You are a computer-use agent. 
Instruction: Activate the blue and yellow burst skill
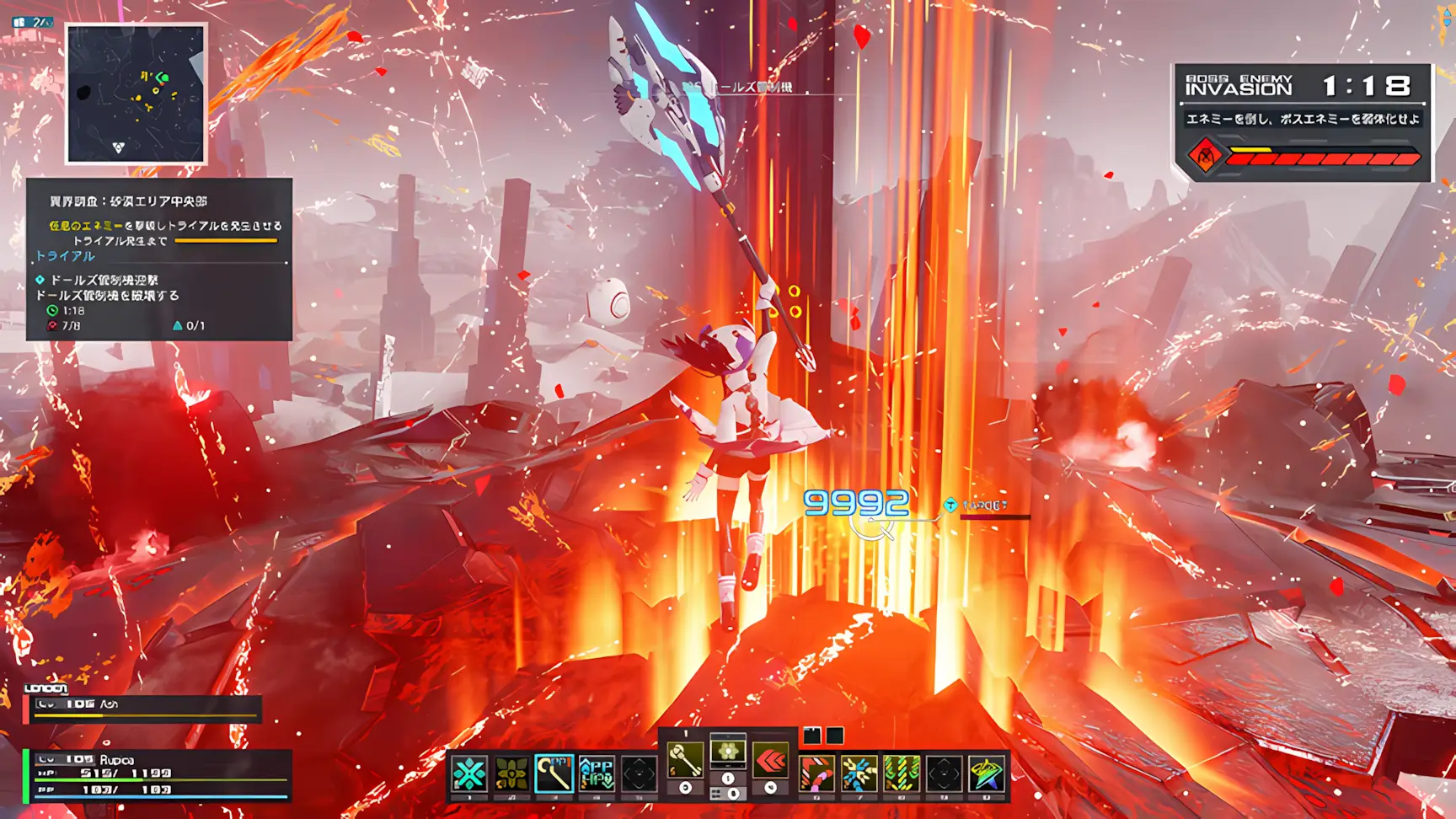pyautogui.click(x=859, y=773)
